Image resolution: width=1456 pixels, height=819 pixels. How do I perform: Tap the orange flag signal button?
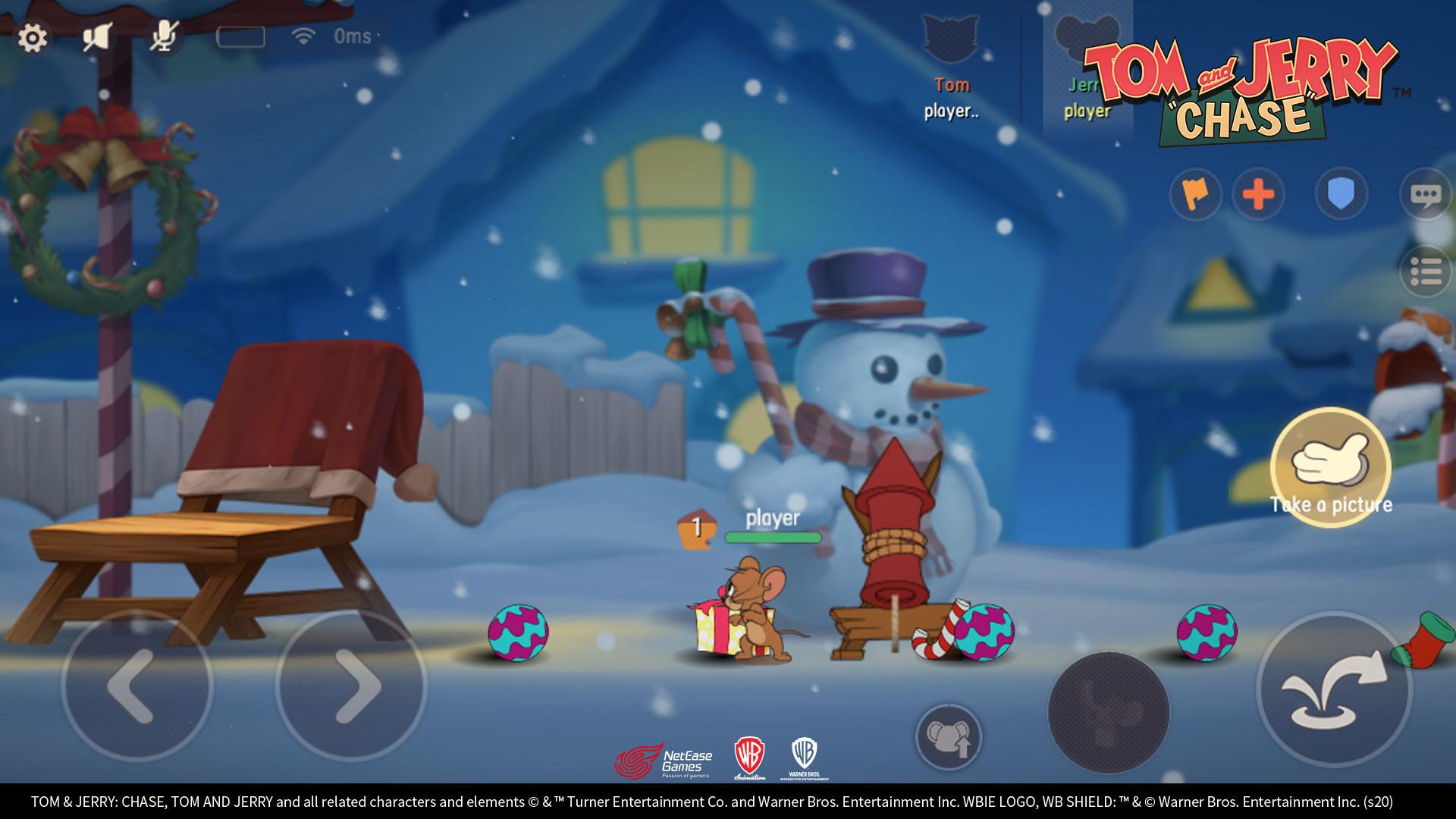[1195, 194]
